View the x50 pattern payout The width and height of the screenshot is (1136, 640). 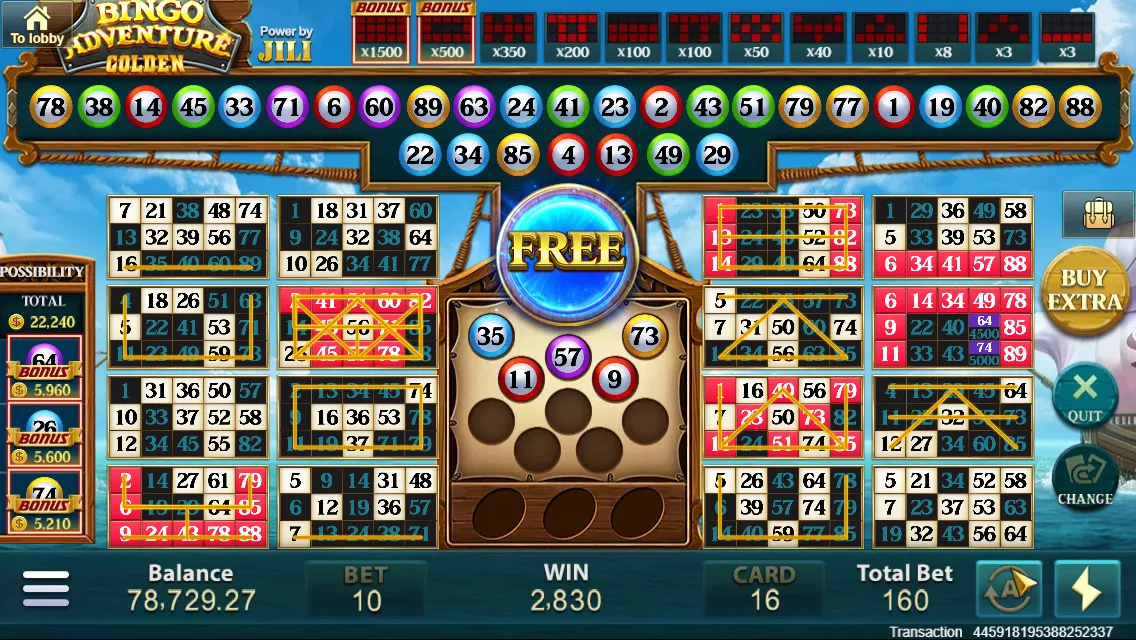tap(756, 37)
